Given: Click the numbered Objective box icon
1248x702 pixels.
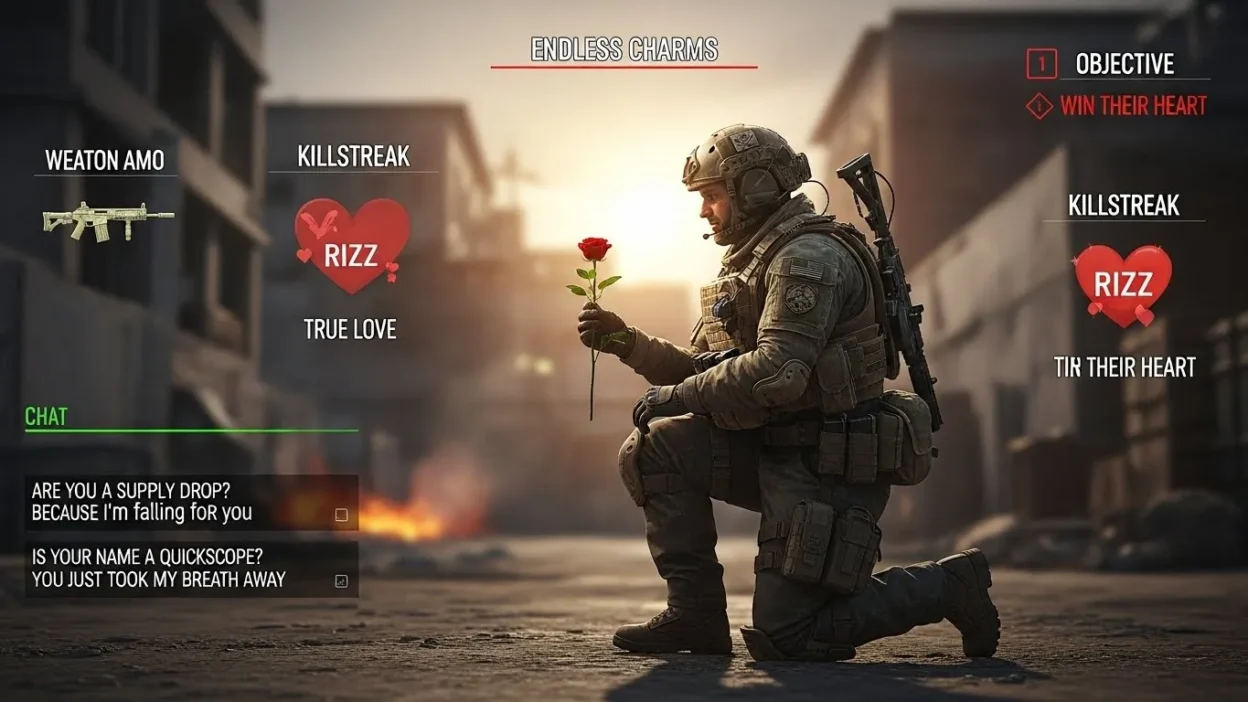Looking at the screenshot, I should (x=1041, y=64).
